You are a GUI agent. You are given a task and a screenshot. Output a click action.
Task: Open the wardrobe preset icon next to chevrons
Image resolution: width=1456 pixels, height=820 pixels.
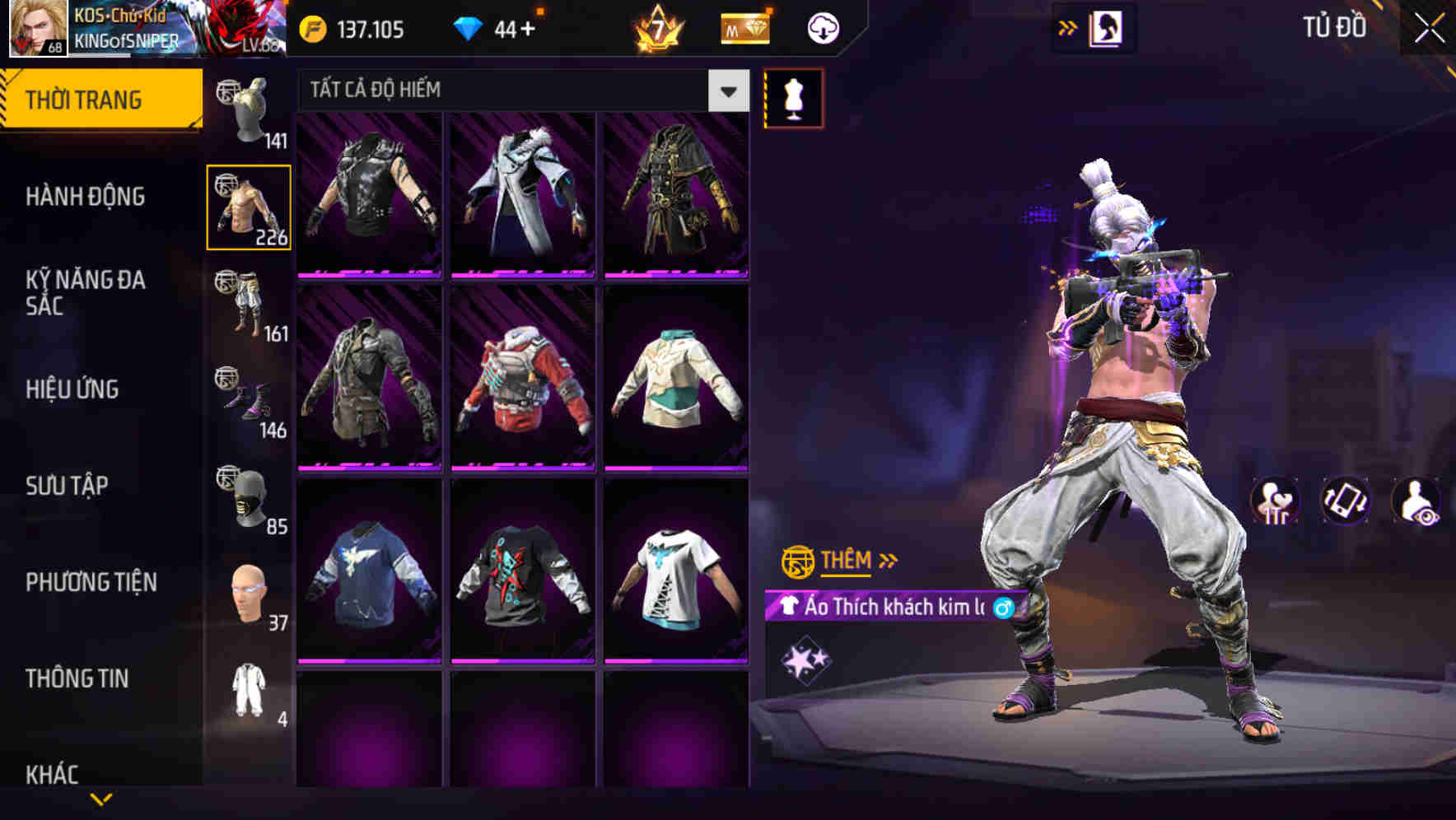[1108, 27]
